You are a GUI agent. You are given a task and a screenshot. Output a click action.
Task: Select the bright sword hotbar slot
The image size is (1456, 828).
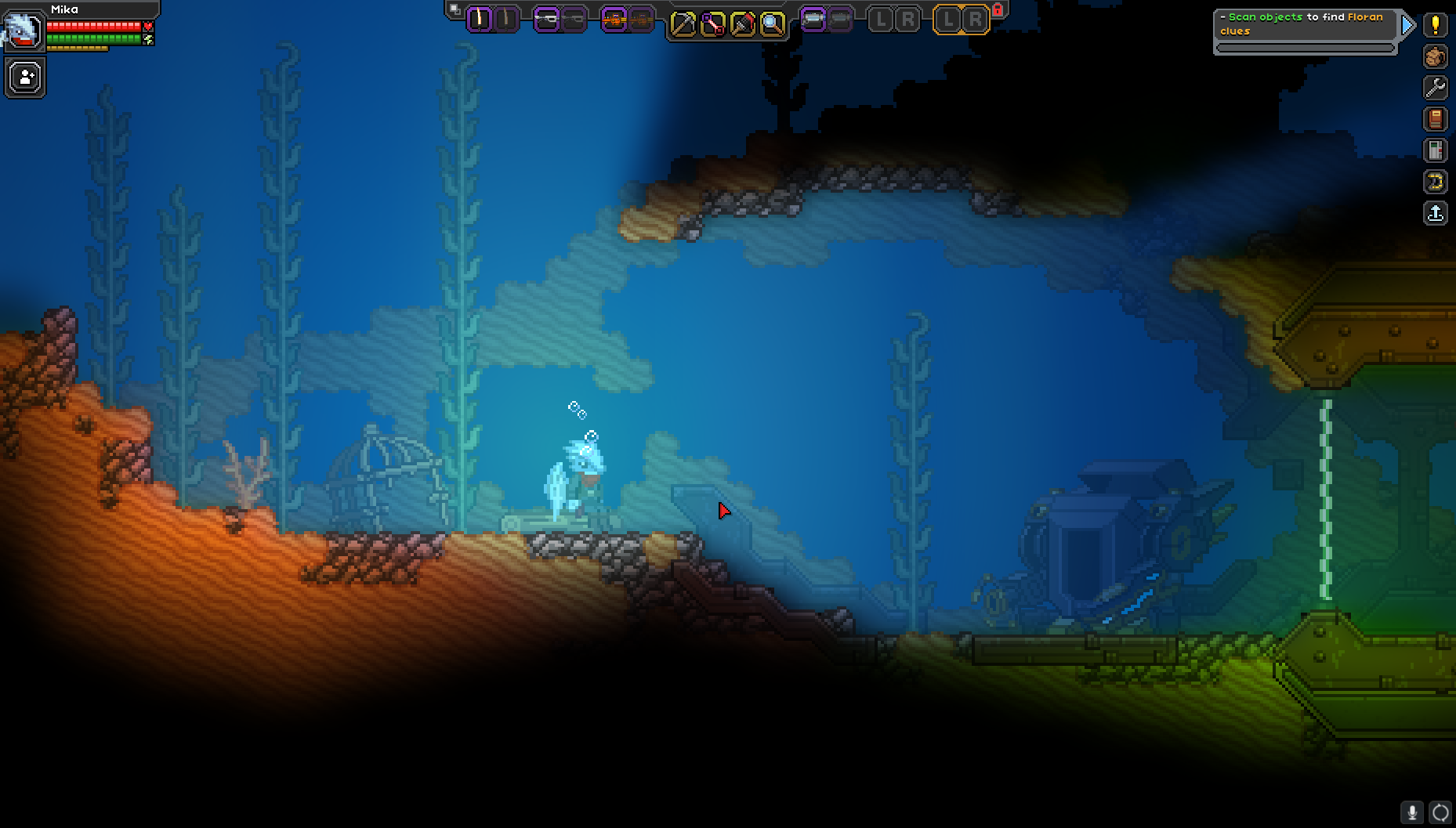(479, 19)
